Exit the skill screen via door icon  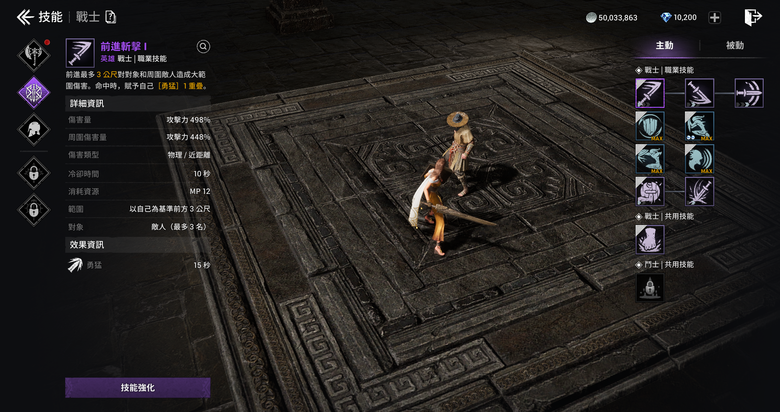(752, 17)
